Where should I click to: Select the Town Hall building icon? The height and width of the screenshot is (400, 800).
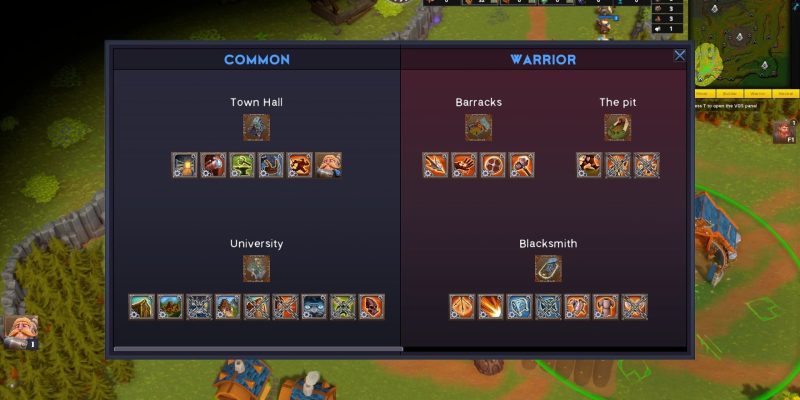[257, 127]
